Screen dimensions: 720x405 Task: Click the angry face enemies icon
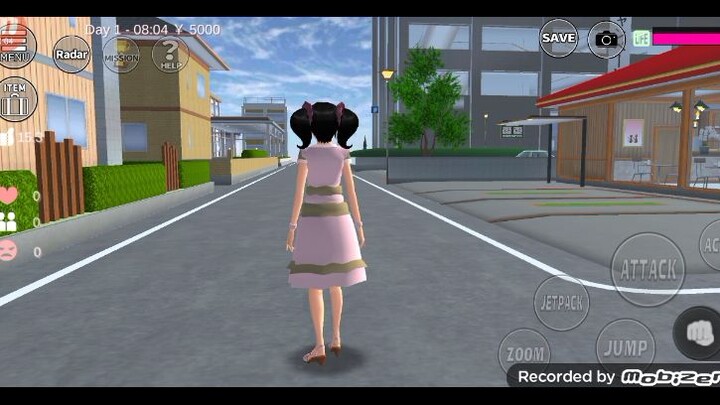[9, 251]
